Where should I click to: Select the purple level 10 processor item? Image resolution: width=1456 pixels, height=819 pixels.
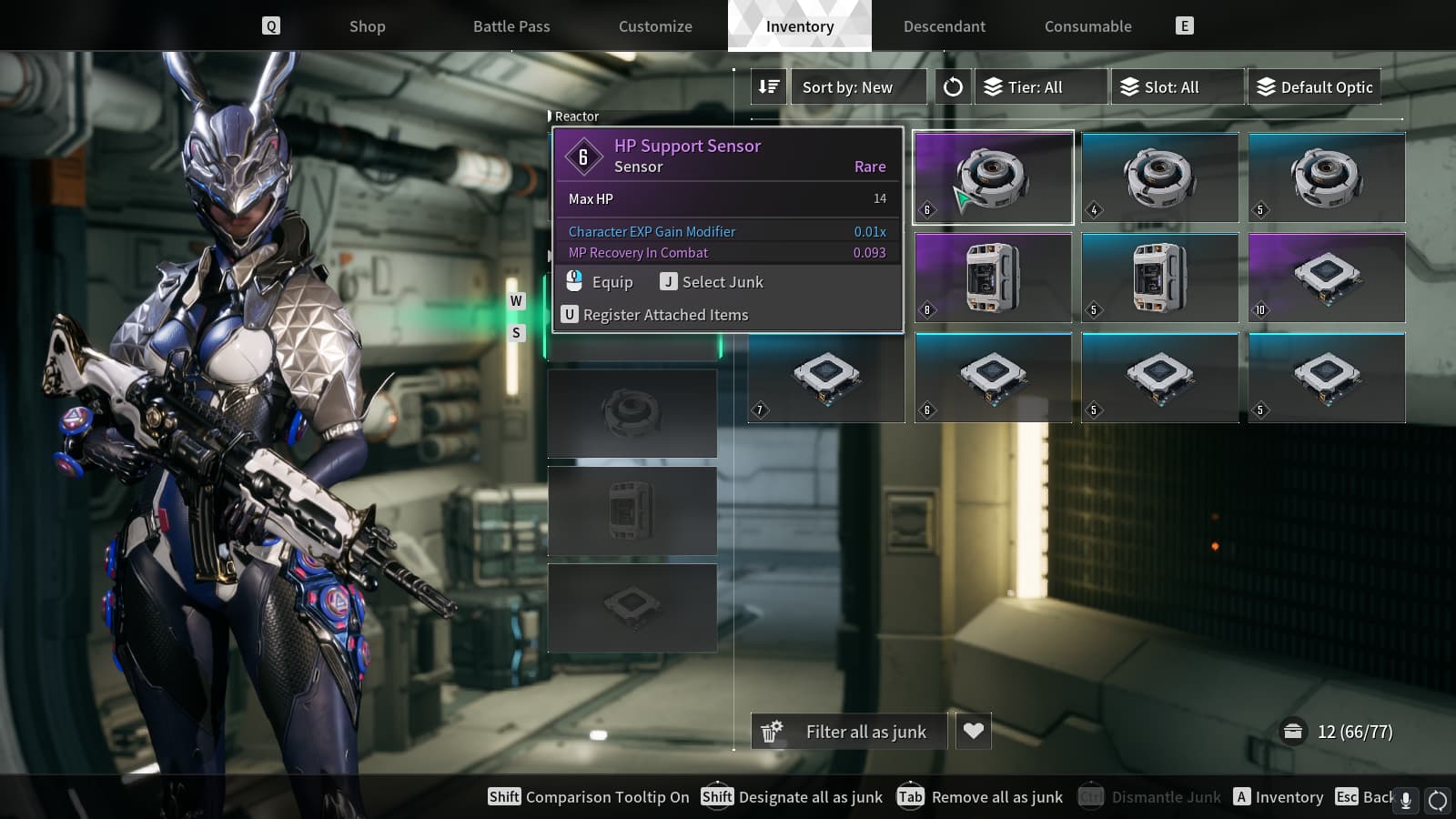click(x=1327, y=278)
